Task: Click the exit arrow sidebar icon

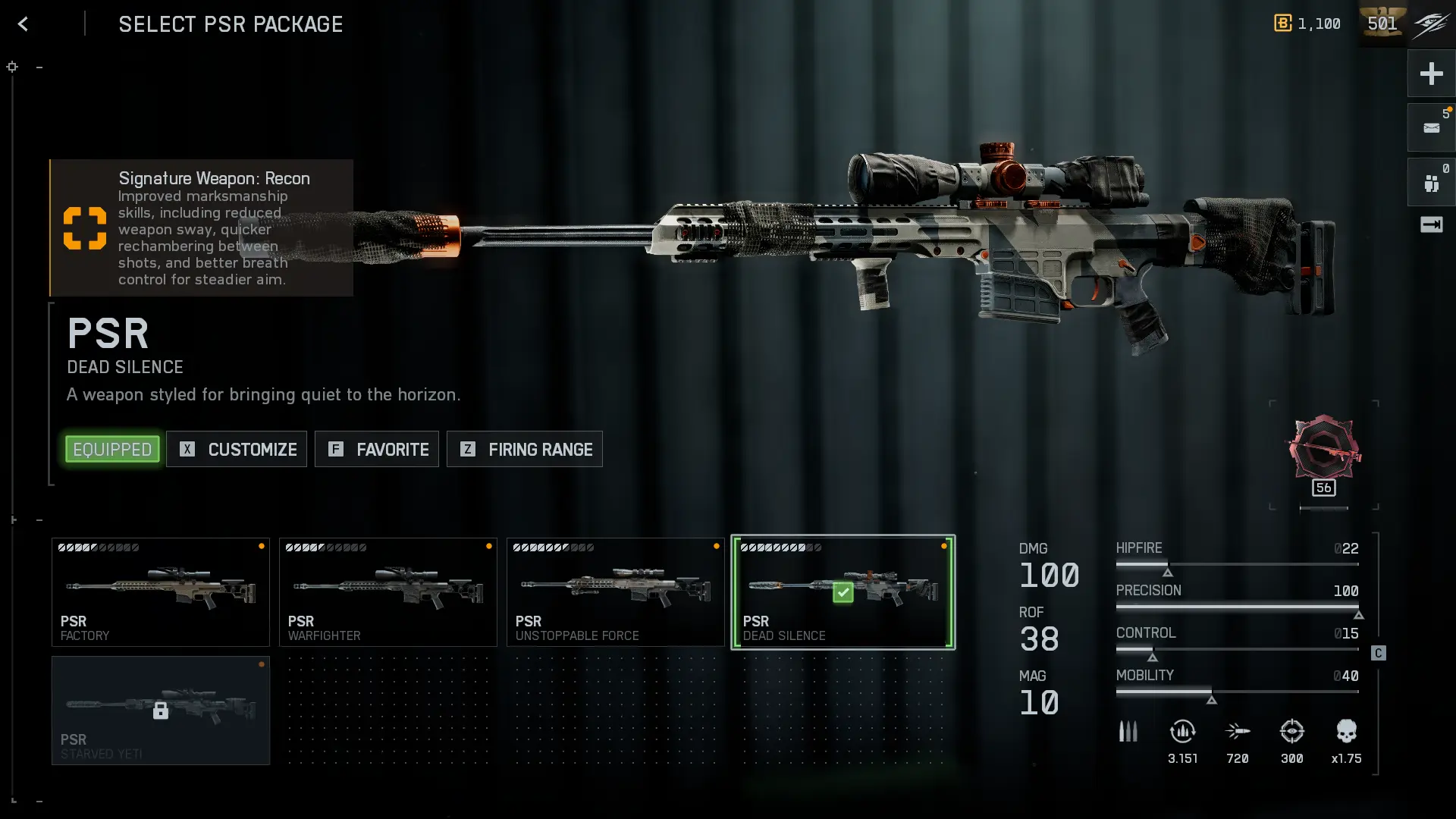Action: tap(1431, 224)
